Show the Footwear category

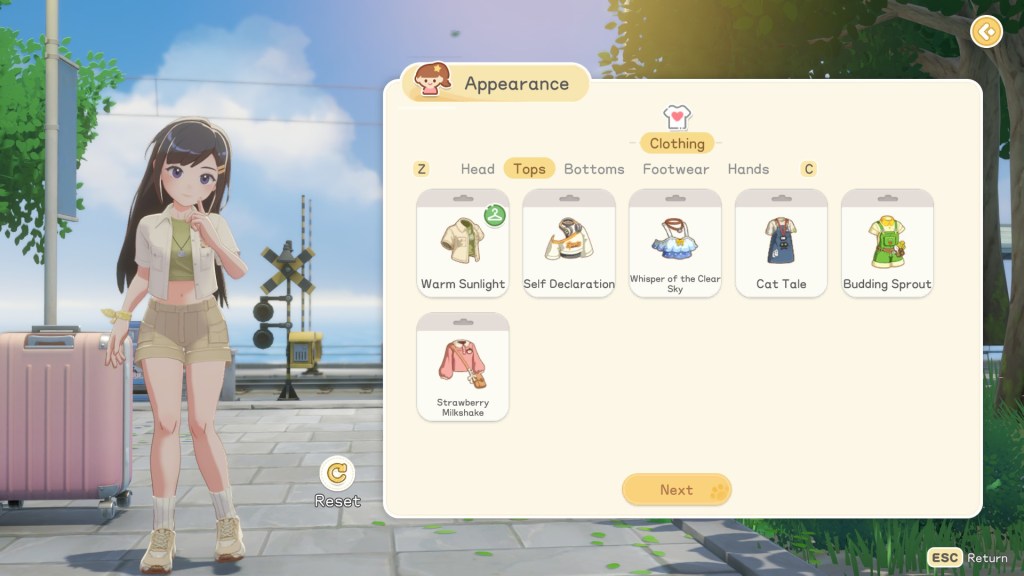pyautogui.click(x=676, y=169)
